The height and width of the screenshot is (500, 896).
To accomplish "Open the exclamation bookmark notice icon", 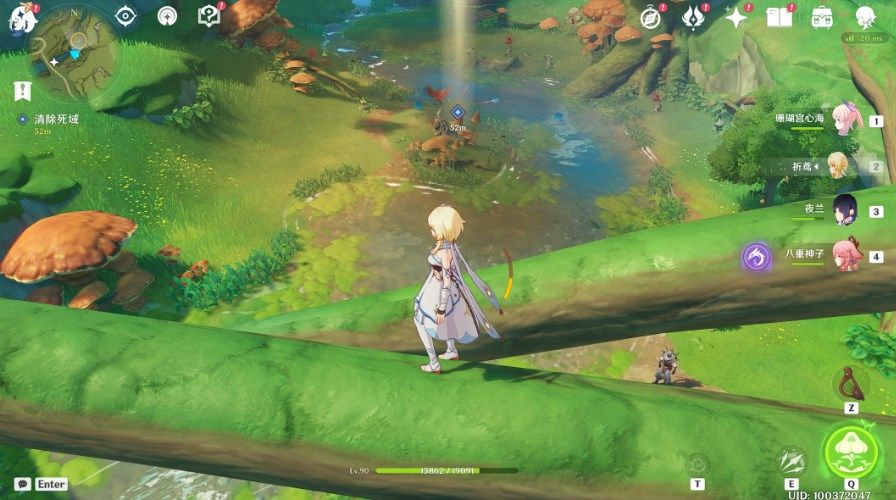I will pyautogui.click(x=23, y=91).
